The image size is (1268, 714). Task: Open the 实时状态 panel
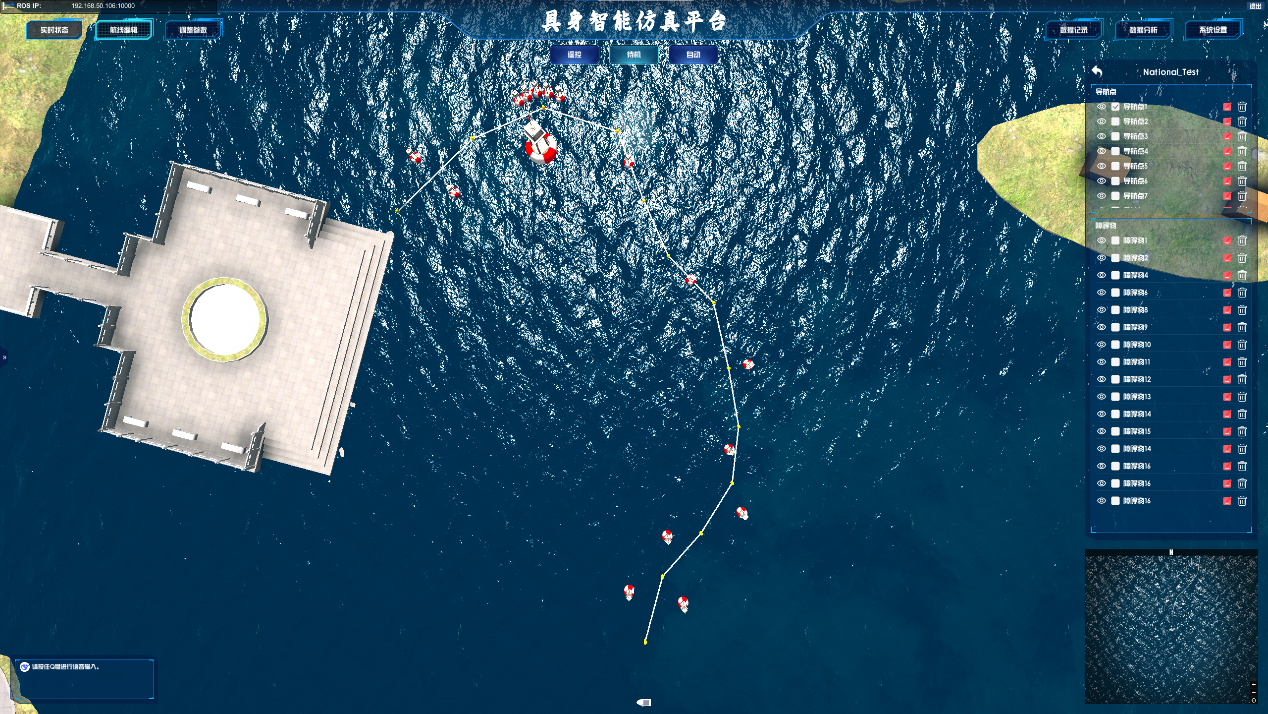(54, 30)
